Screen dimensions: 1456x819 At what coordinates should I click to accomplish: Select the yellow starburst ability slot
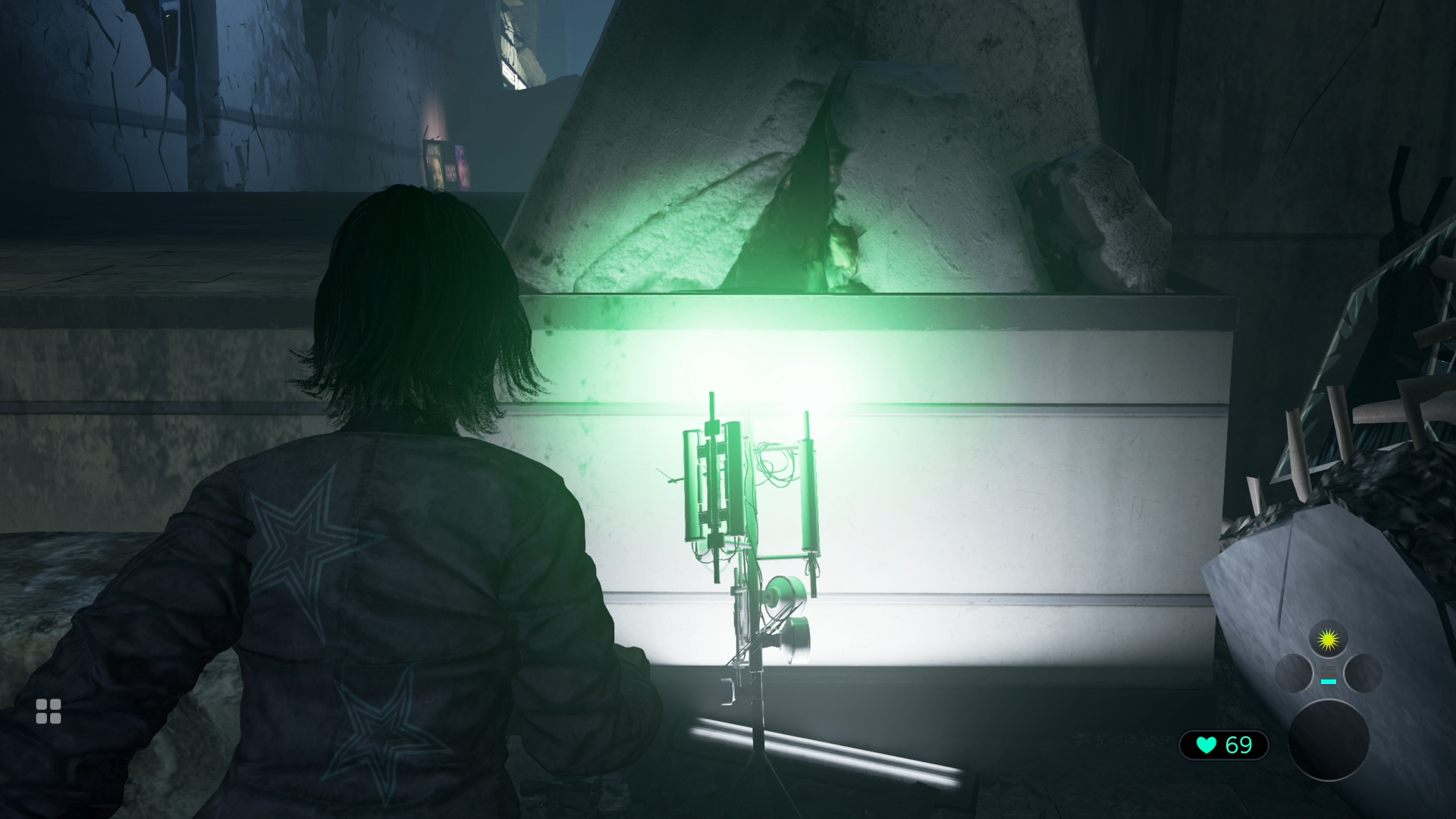1328,640
